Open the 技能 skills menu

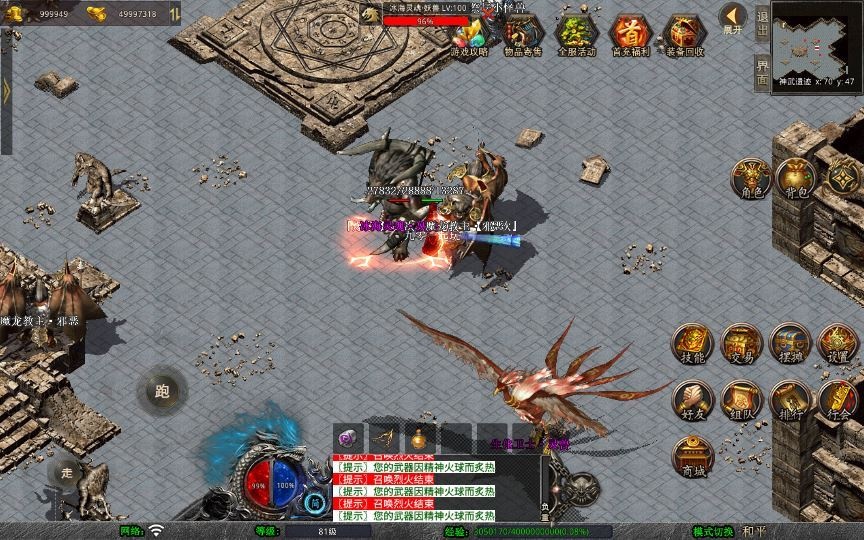point(692,344)
